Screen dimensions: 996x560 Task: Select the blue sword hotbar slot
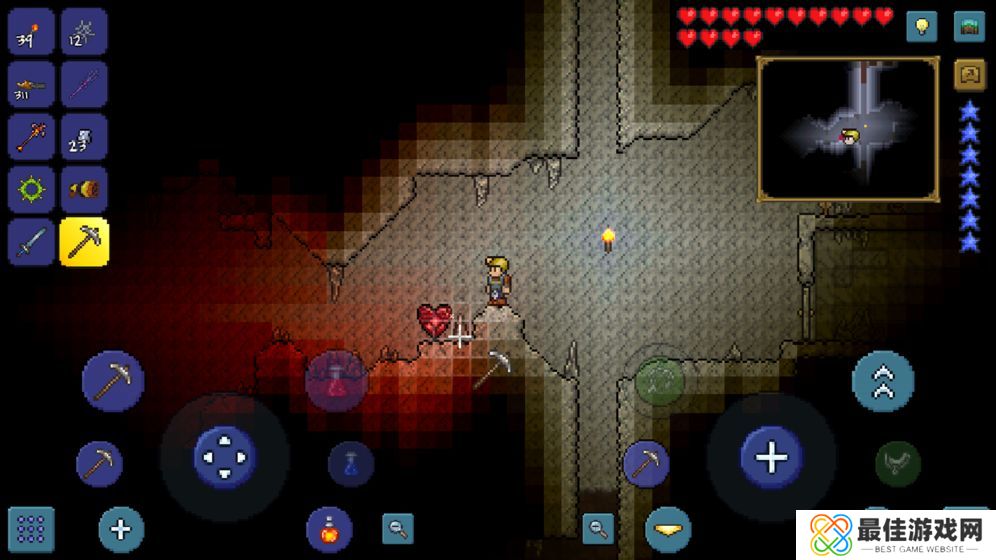click(x=31, y=241)
